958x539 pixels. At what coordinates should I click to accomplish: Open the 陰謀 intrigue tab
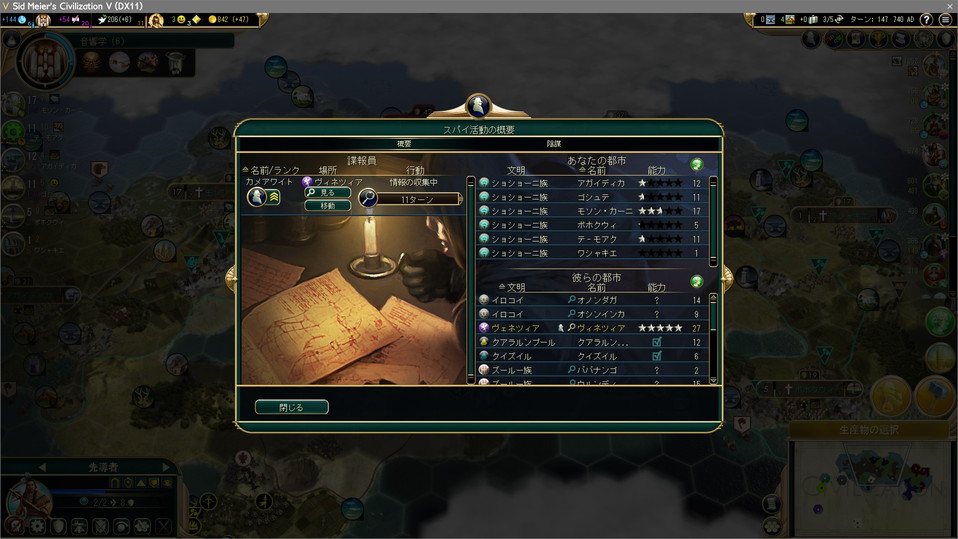553,144
